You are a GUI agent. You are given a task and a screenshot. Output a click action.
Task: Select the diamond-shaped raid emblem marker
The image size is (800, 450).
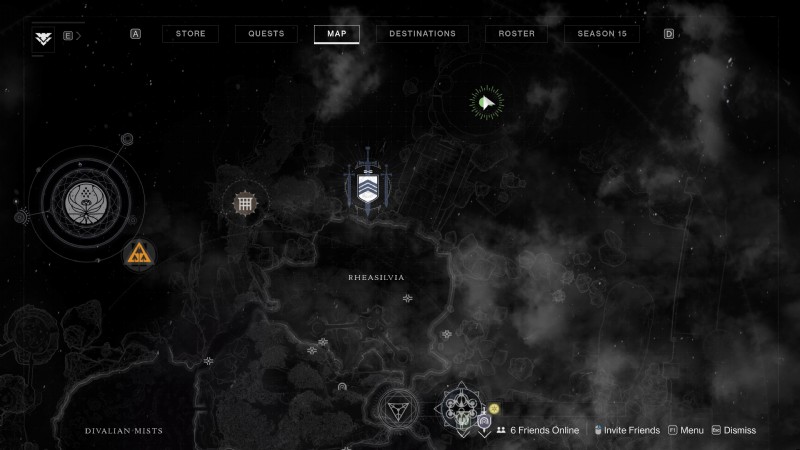click(x=457, y=407)
